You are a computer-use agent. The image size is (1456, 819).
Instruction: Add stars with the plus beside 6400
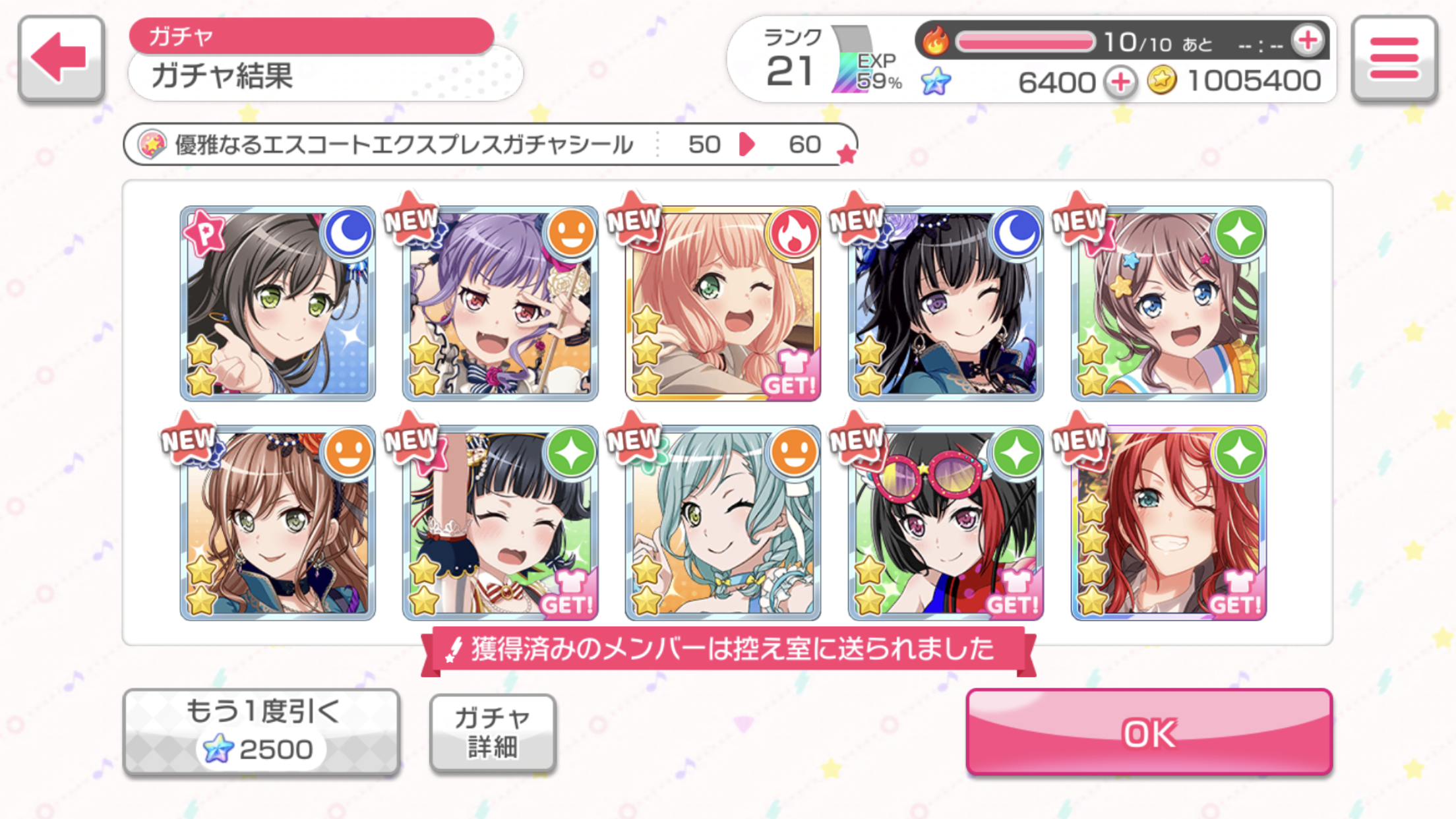[1120, 82]
